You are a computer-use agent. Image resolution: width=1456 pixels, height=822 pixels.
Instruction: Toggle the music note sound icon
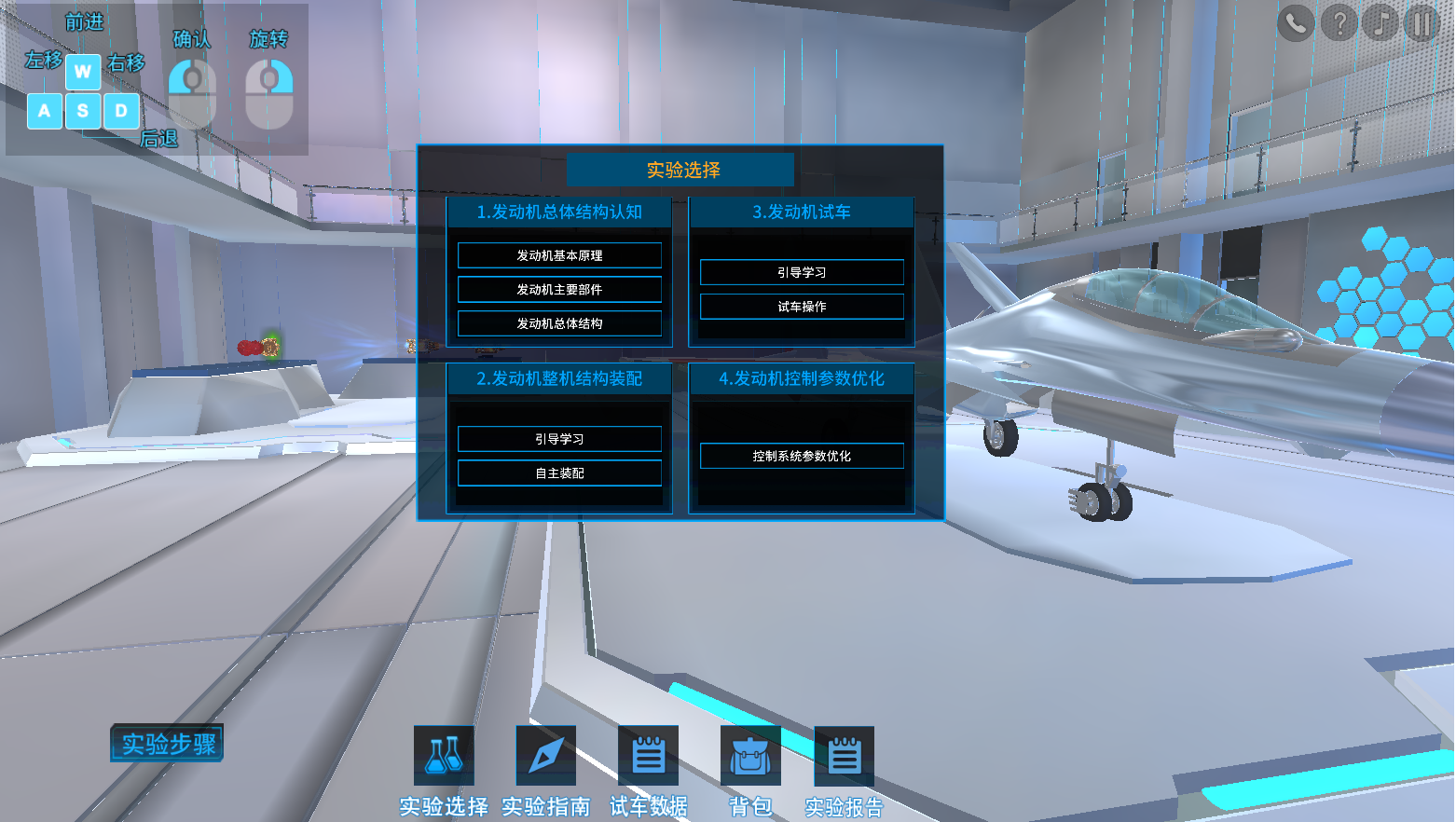[1380, 22]
